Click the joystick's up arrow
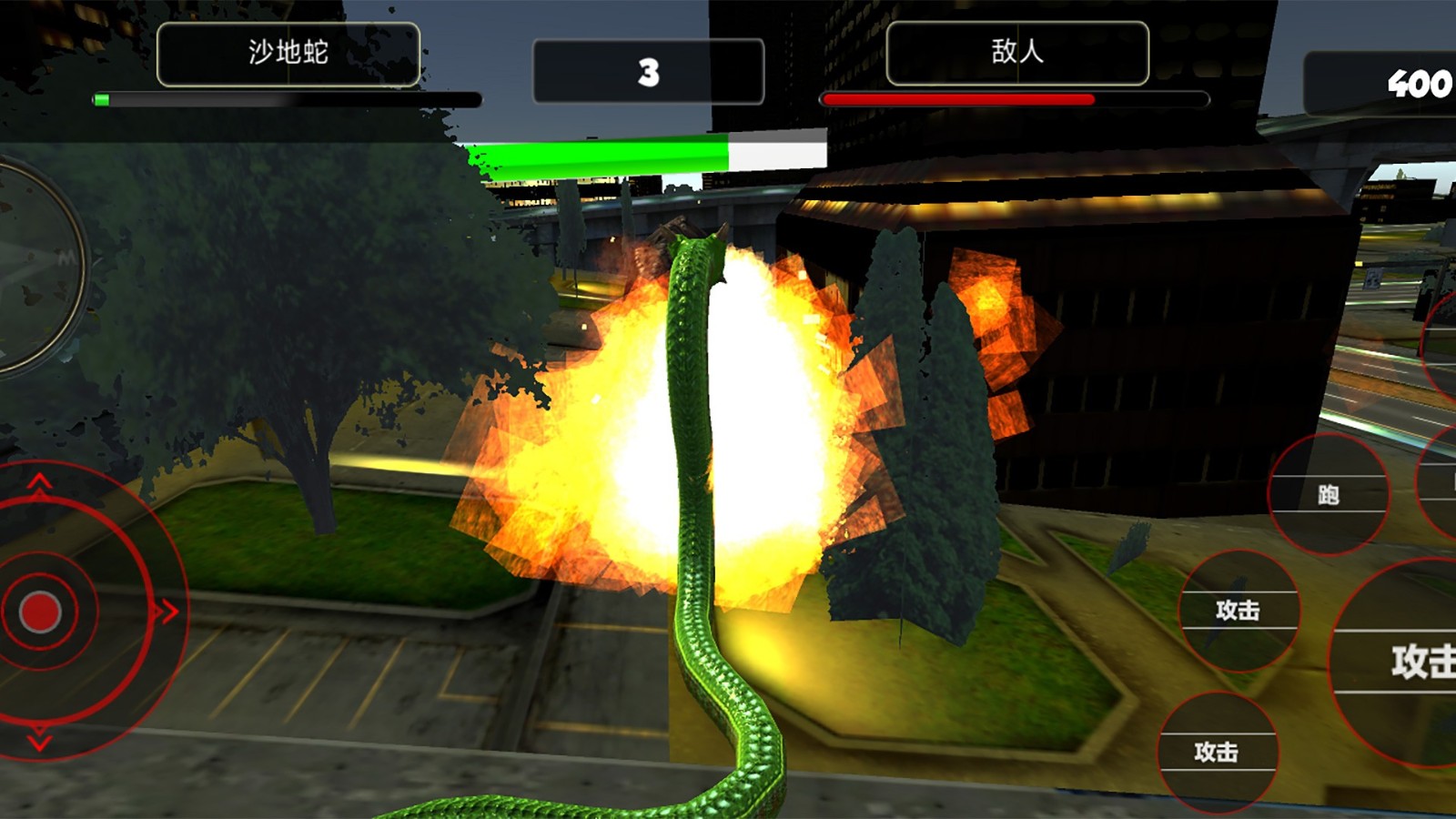 pyautogui.click(x=39, y=483)
